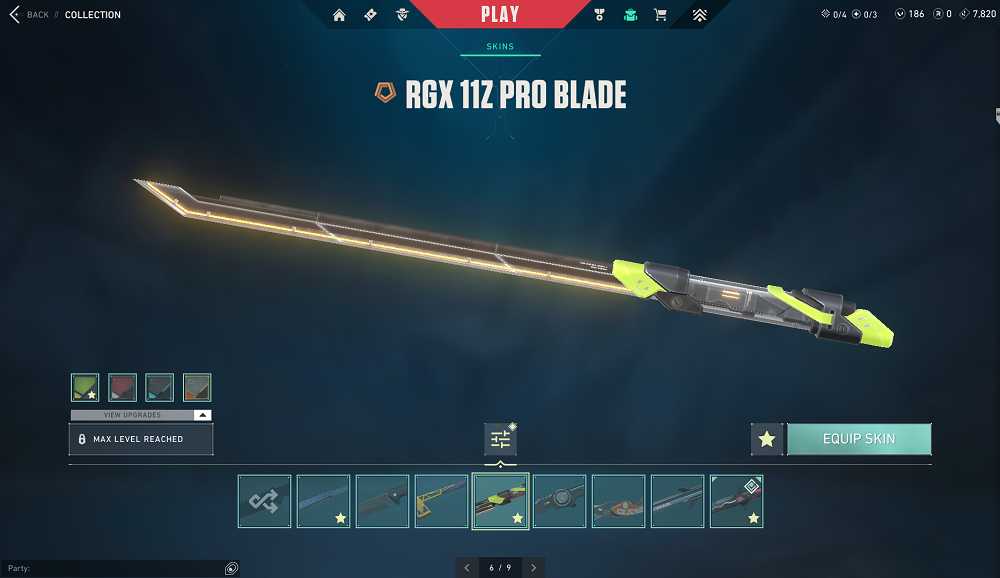Screen dimensions: 1000x578
Task: Choose the blue variant swatch
Action: tap(159, 387)
